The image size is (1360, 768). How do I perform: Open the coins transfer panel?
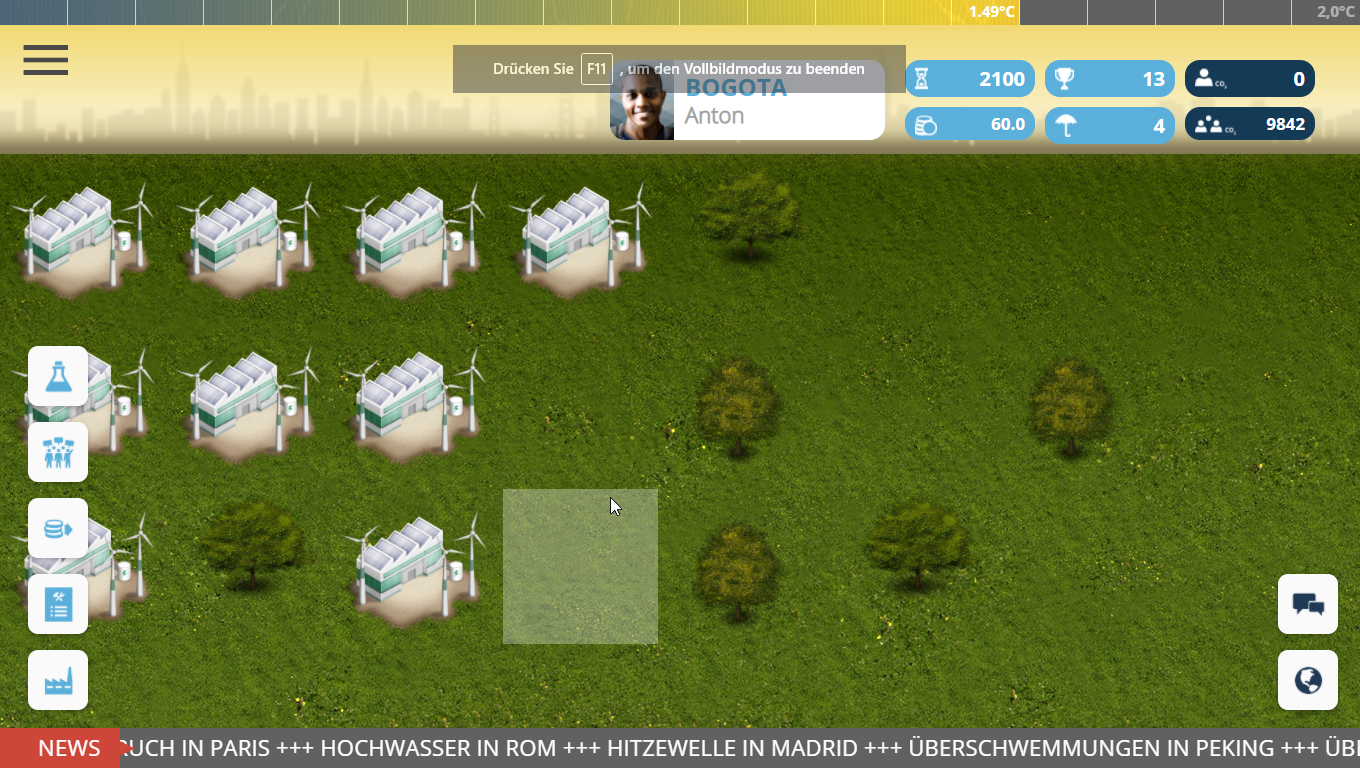[x=58, y=528]
